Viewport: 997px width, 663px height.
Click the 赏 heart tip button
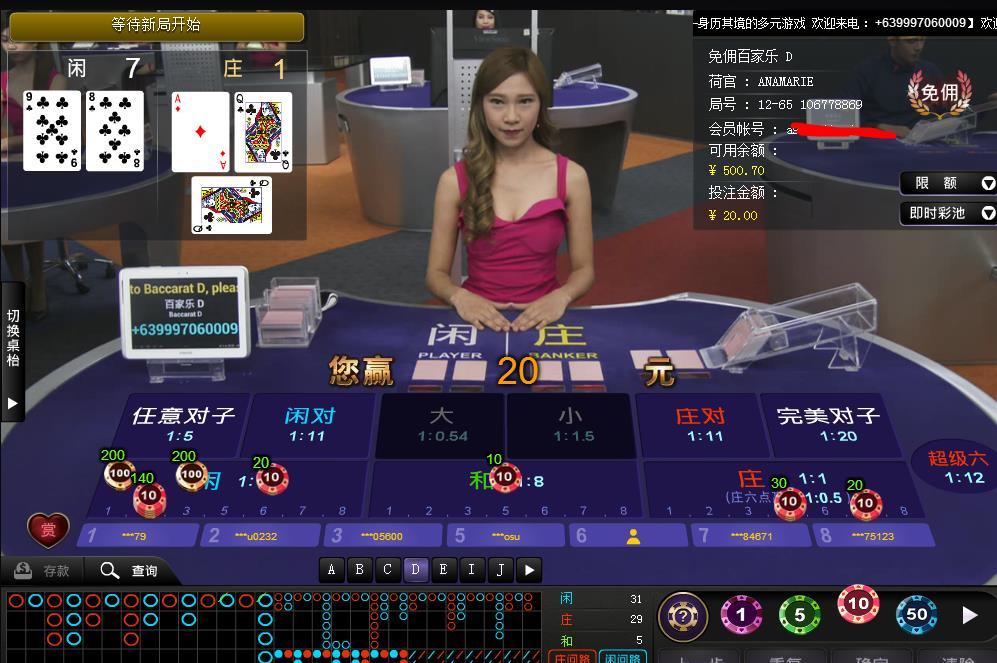tap(48, 531)
